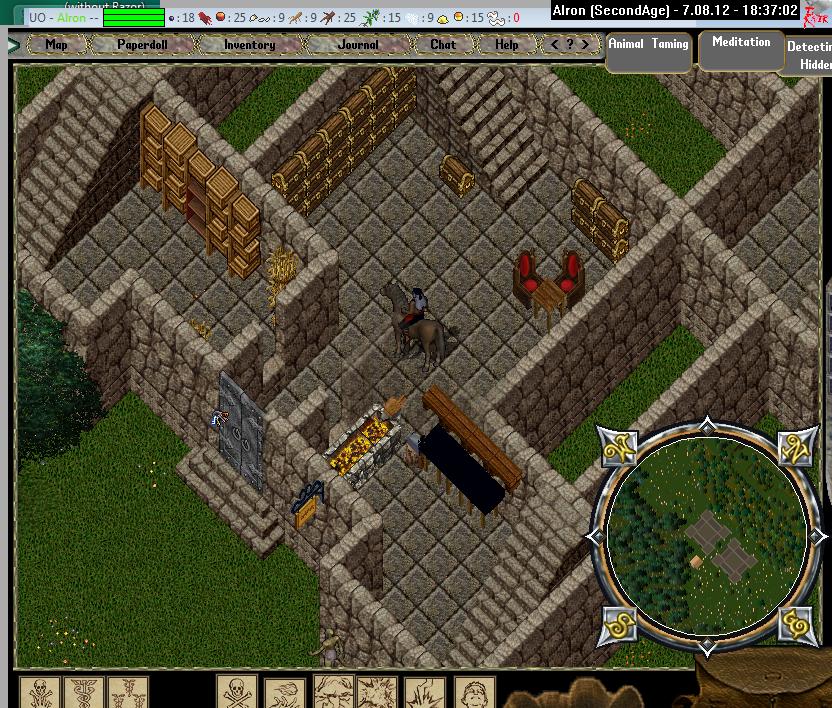Click the circular radar minimap
This screenshot has height=708, width=832.
pos(707,537)
